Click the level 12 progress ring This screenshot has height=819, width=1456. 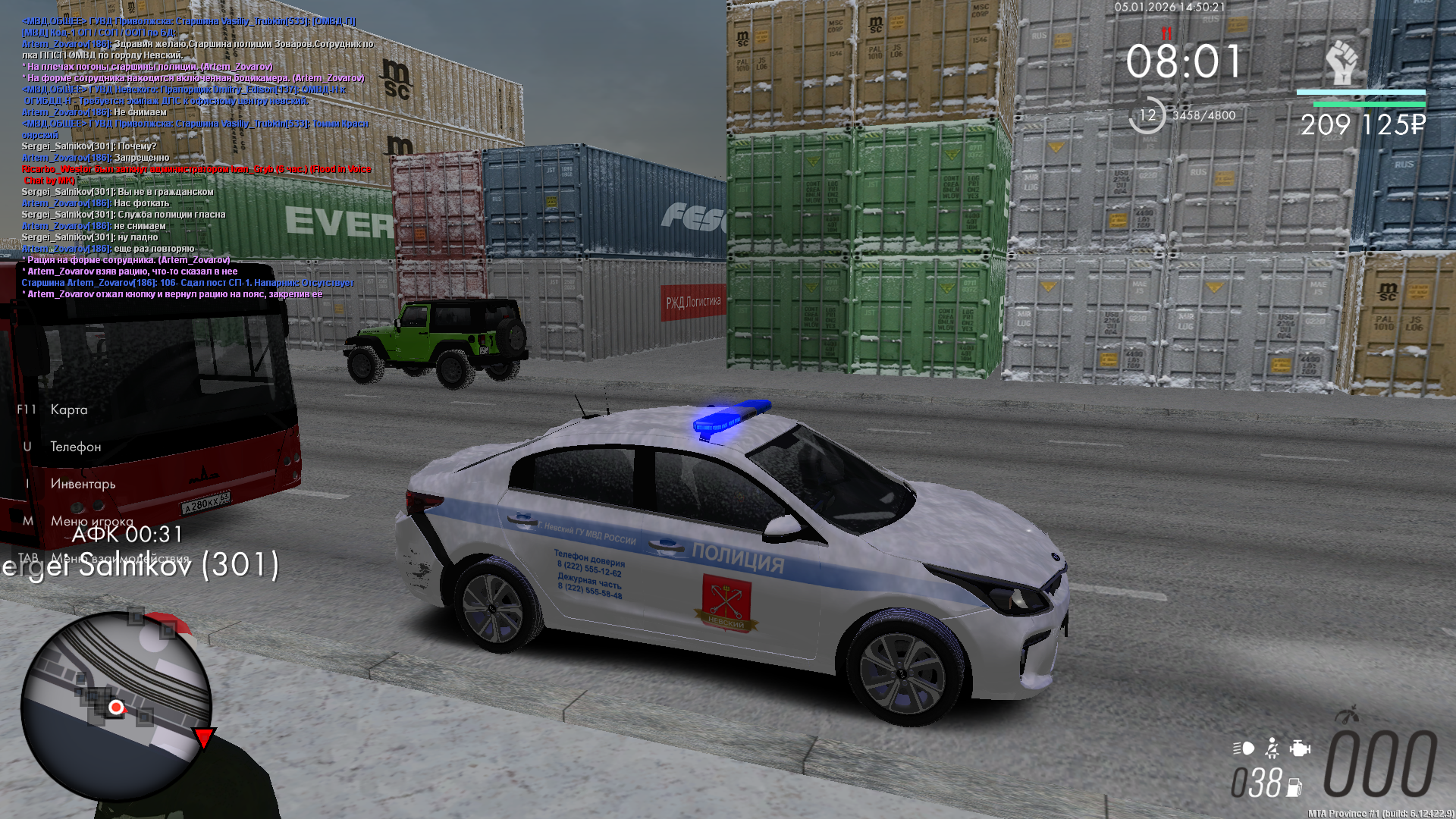(x=1147, y=115)
